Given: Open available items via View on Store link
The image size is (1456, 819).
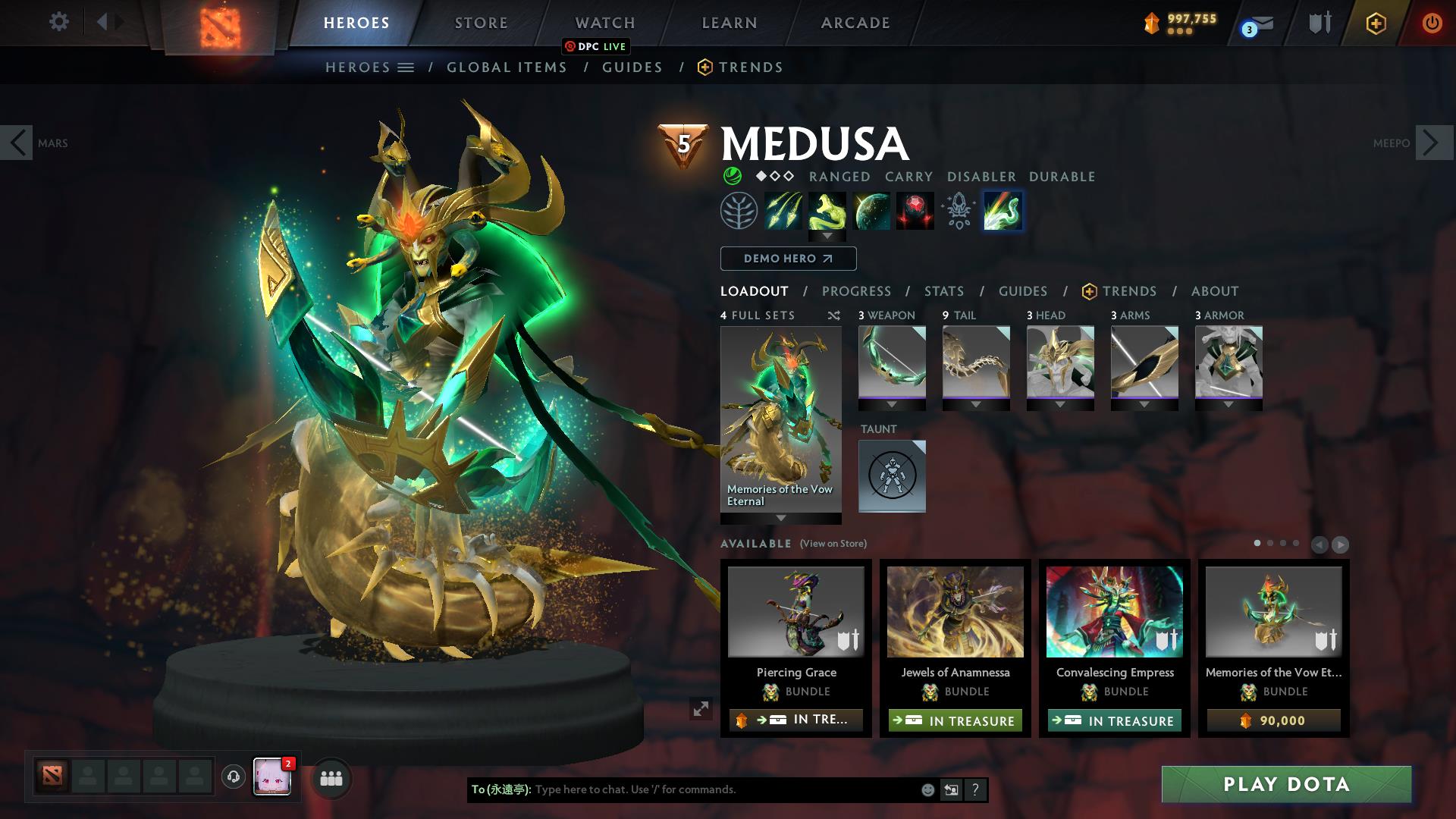Looking at the screenshot, I should pos(835,544).
